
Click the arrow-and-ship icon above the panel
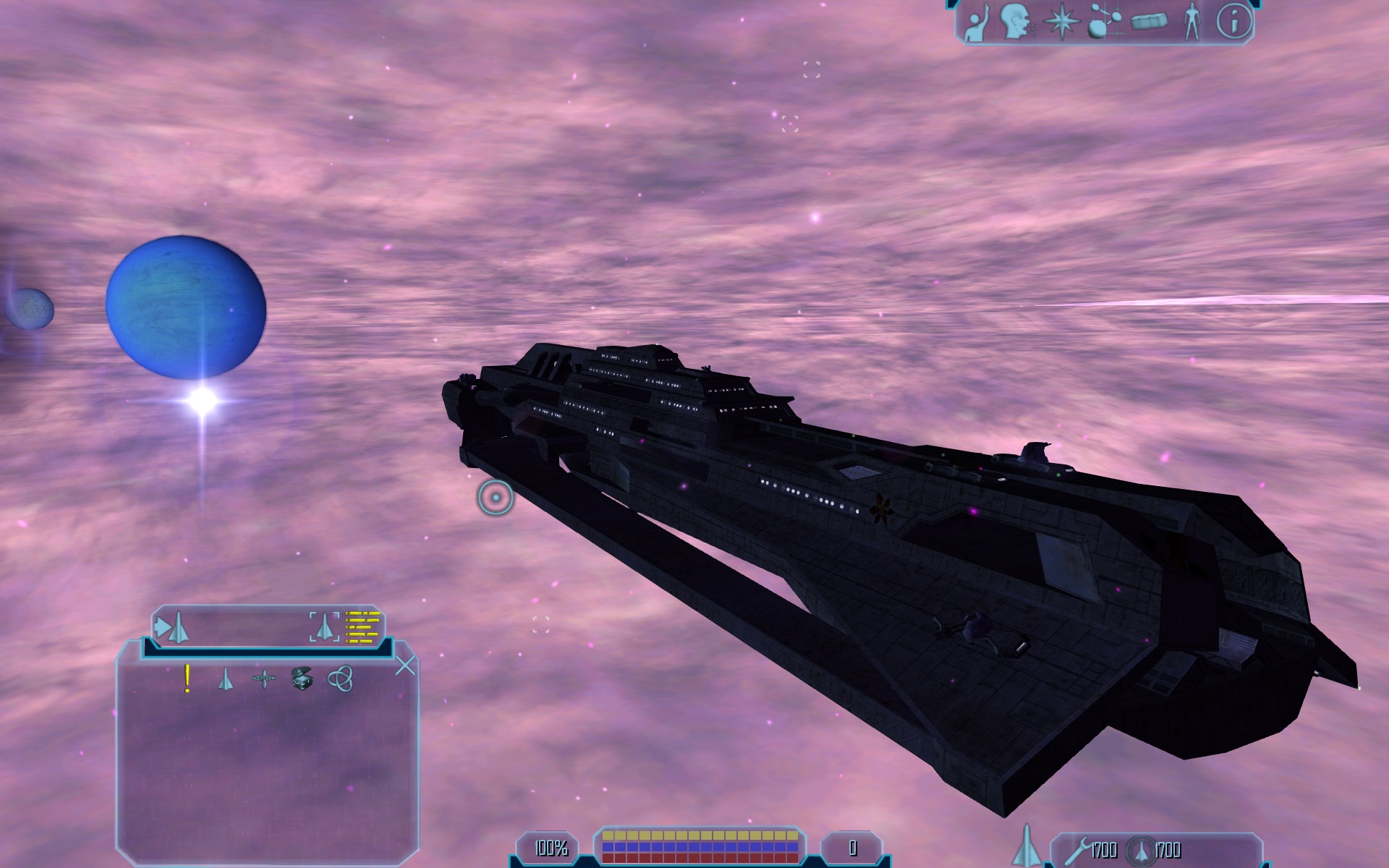[172, 627]
